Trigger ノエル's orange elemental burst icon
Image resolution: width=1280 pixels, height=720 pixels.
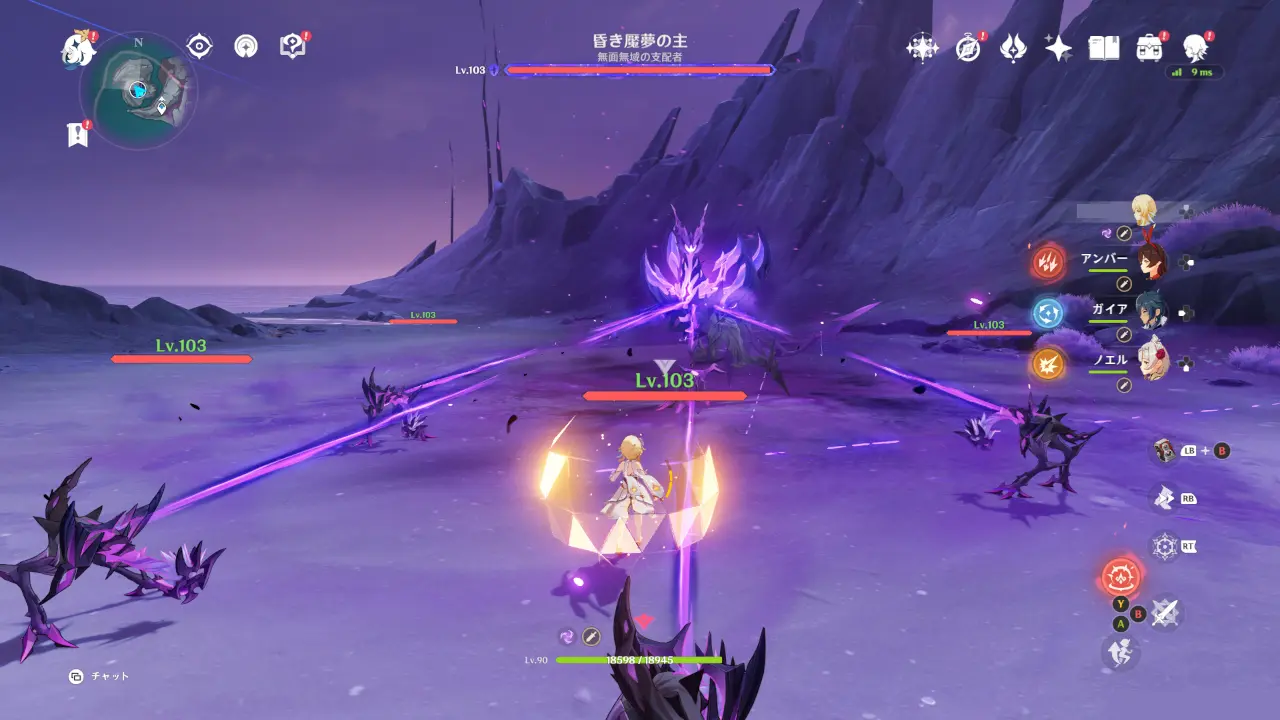(1048, 363)
